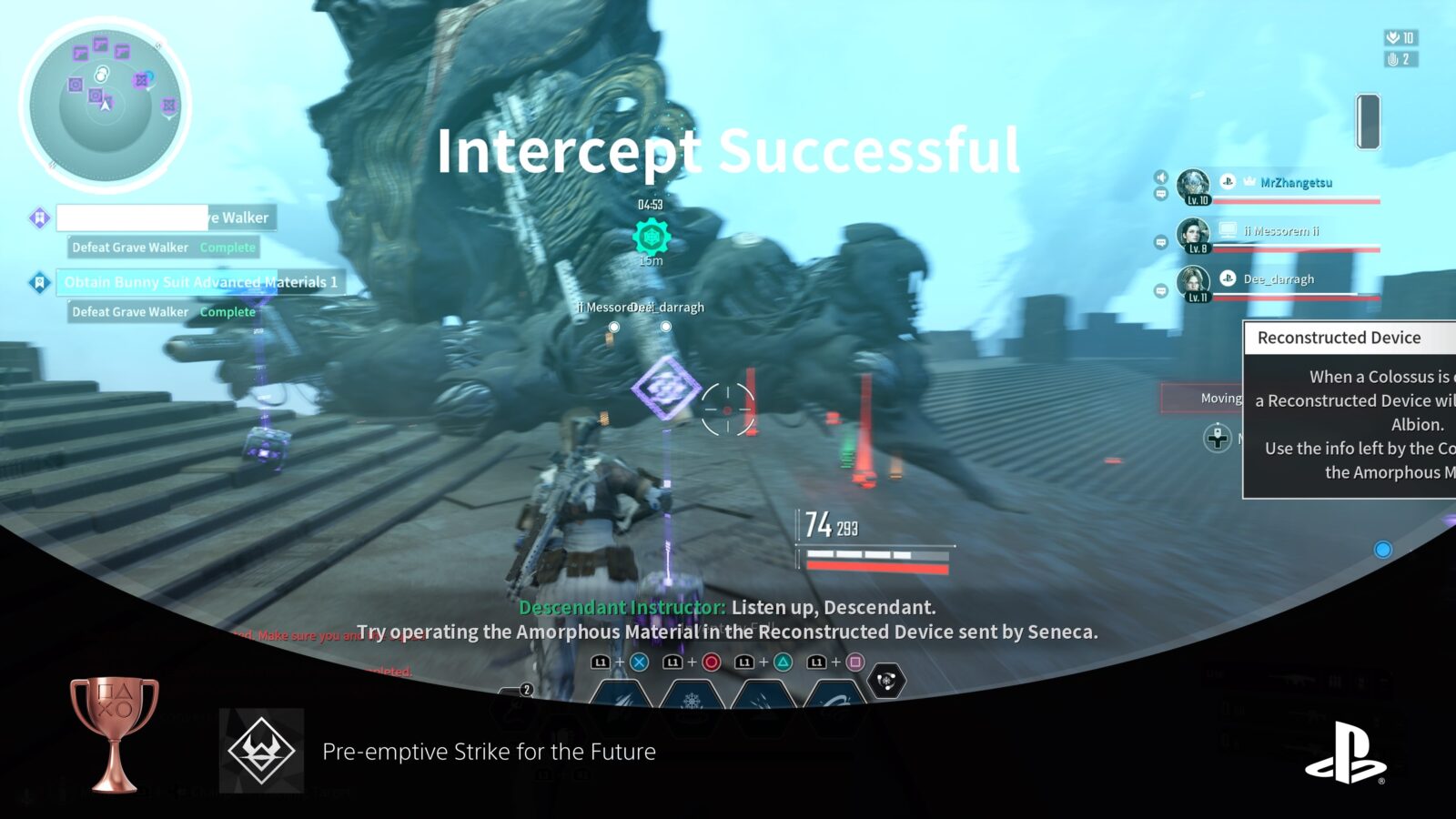Open the Reconstructed Device panel header
Image resolution: width=1456 pixels, height=819 pixels.
(x=1340, y=338)
